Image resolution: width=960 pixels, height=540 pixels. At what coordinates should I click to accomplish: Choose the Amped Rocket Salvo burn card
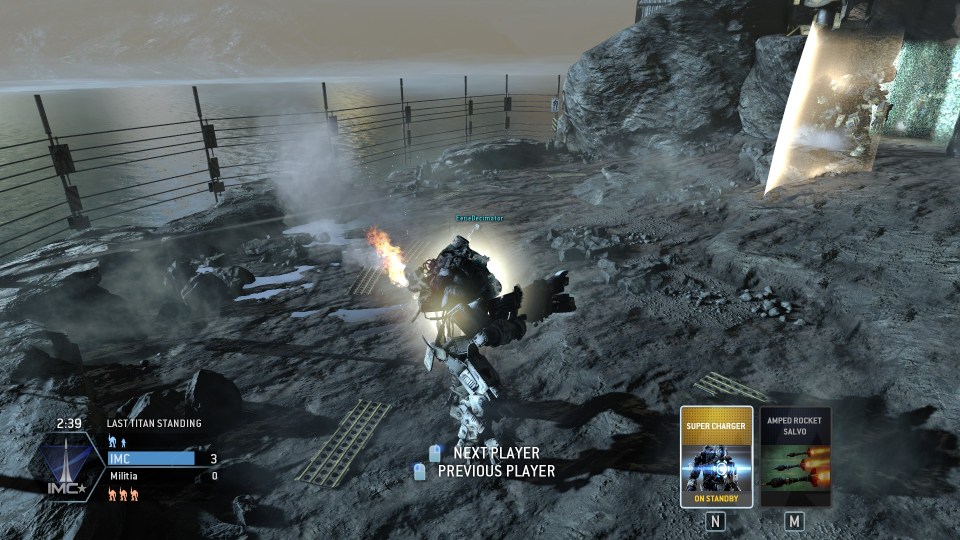pyautogui.click(x=795, y=457)
